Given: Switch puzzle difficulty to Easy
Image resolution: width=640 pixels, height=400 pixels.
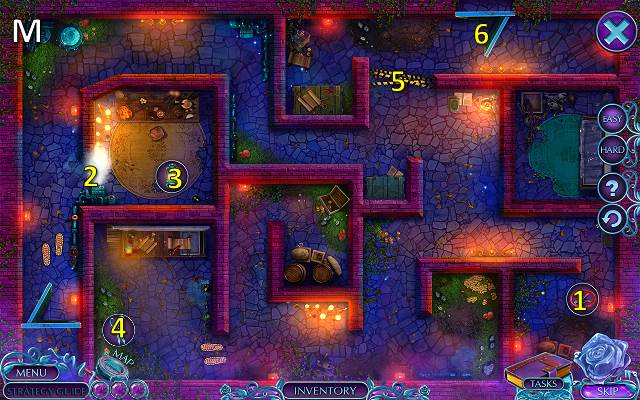Looking at the screenshot, I should (x=612, y=120).
